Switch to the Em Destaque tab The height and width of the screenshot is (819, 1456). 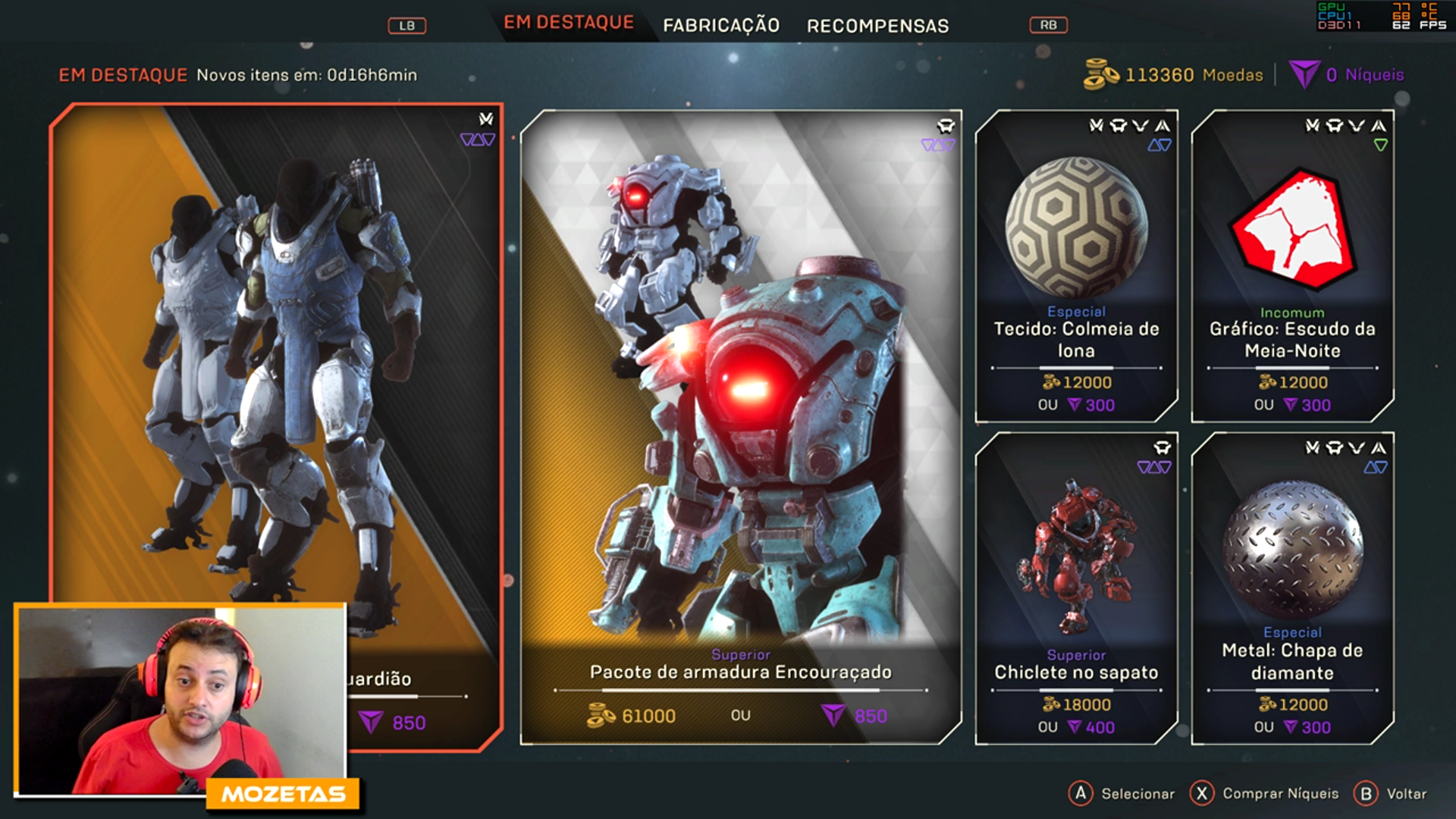tap(569, 23)
